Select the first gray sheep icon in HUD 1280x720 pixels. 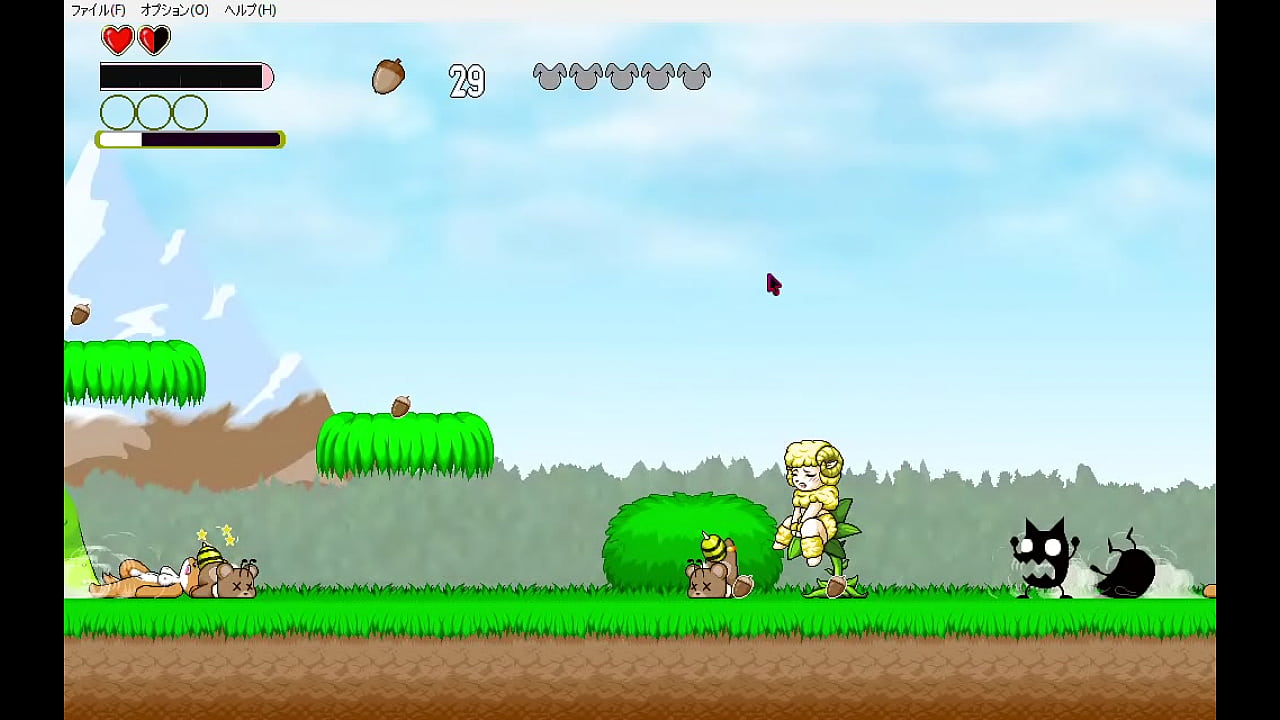pyautogui.click(x=549, y=77)
